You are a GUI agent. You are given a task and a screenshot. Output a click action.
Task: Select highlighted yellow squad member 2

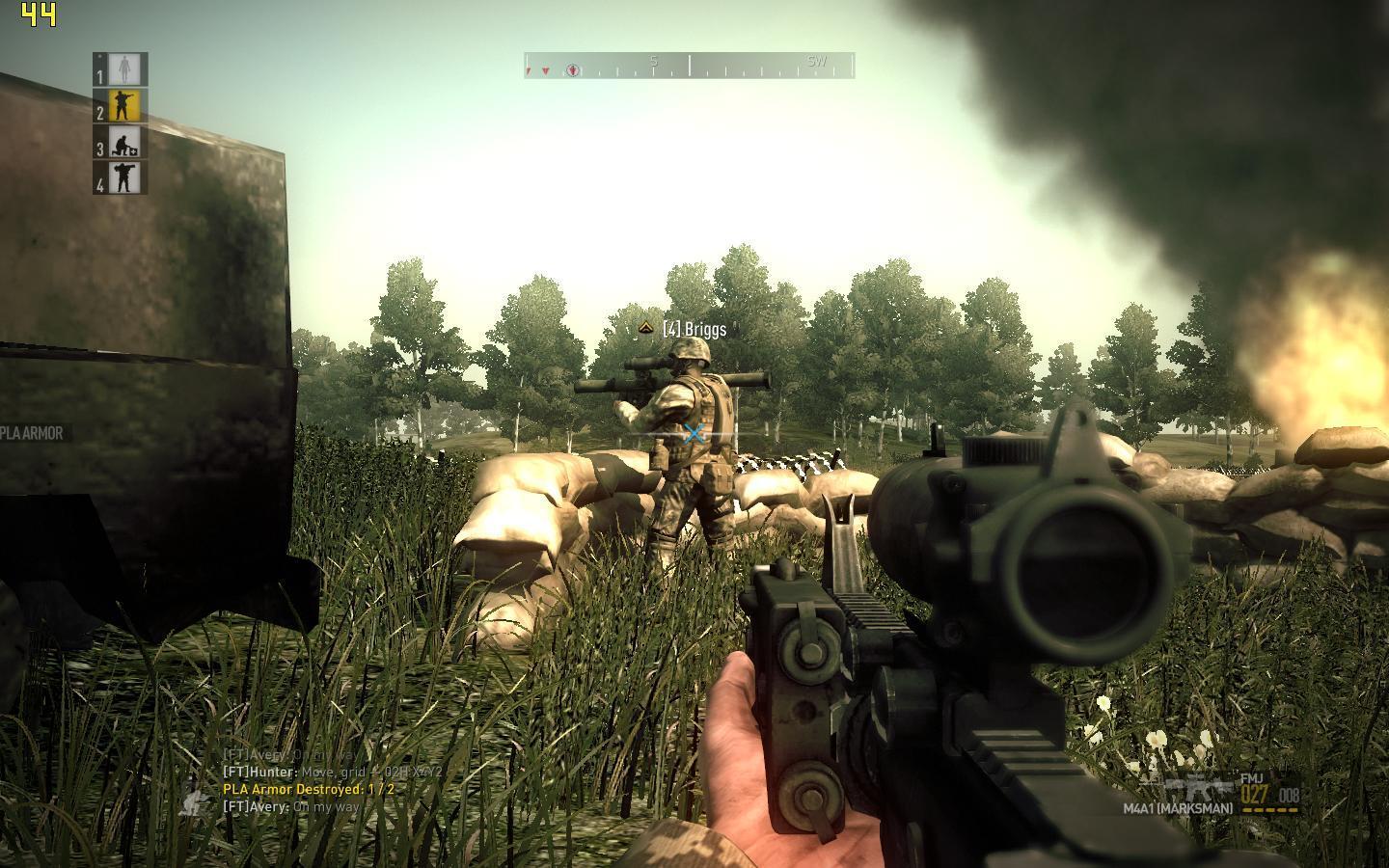point(123,105)
